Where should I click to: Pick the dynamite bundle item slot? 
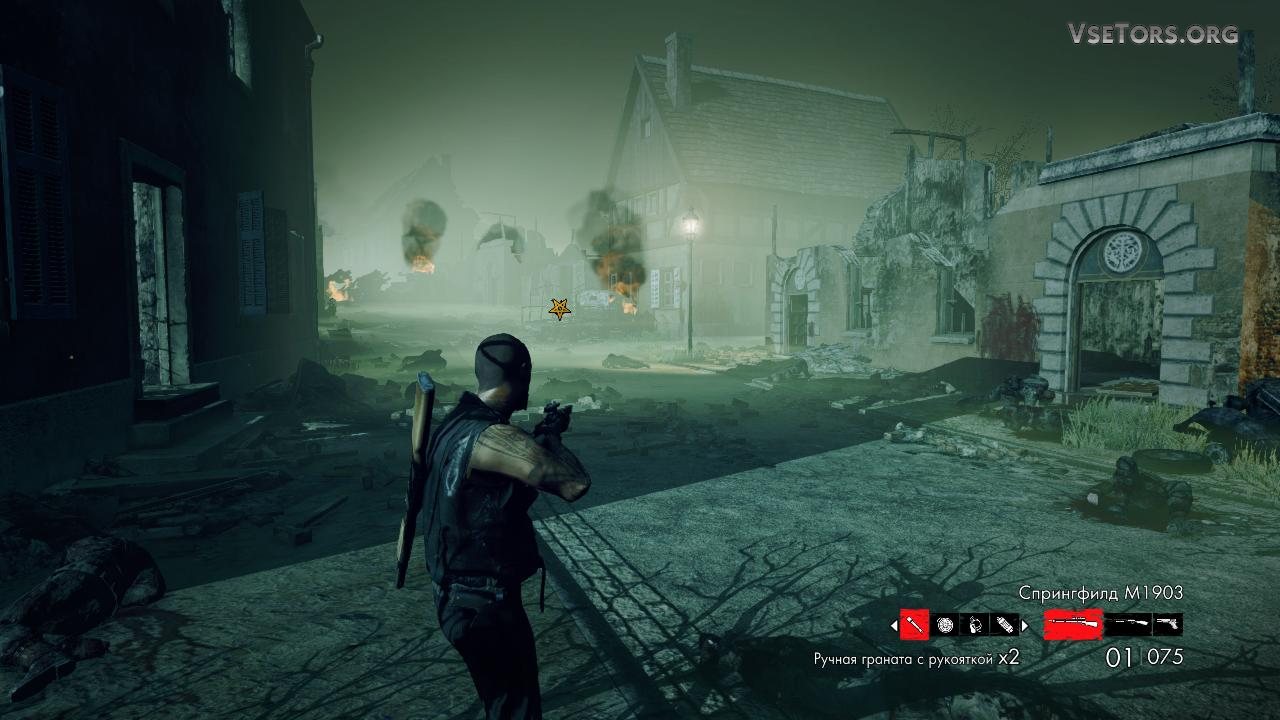pyautogui.click(x=1004, y=625)
